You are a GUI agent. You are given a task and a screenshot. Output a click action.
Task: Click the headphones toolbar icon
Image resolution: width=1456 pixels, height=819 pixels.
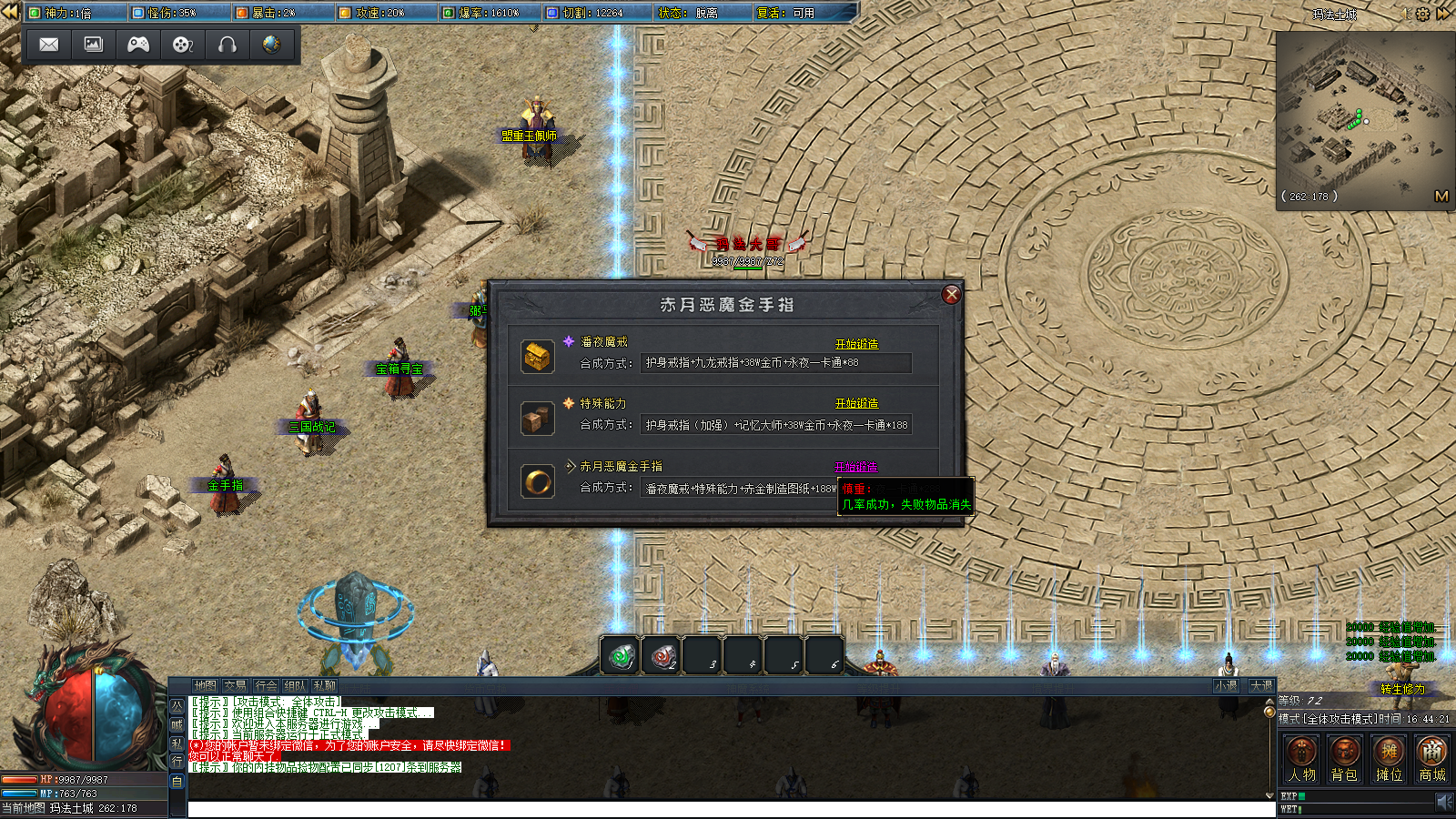[x=227, y=45]
